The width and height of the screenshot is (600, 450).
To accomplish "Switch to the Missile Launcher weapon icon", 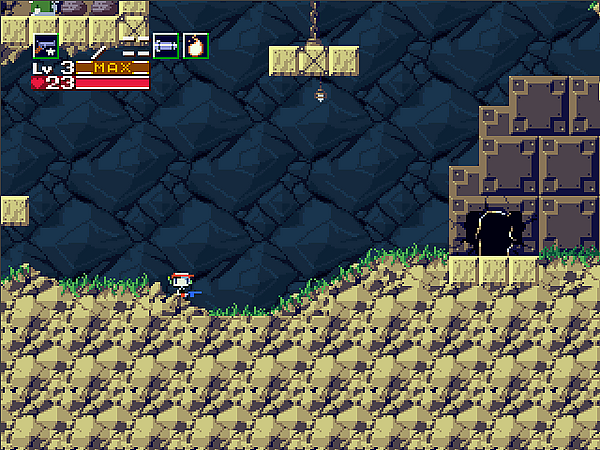I will tap(166, 46).
